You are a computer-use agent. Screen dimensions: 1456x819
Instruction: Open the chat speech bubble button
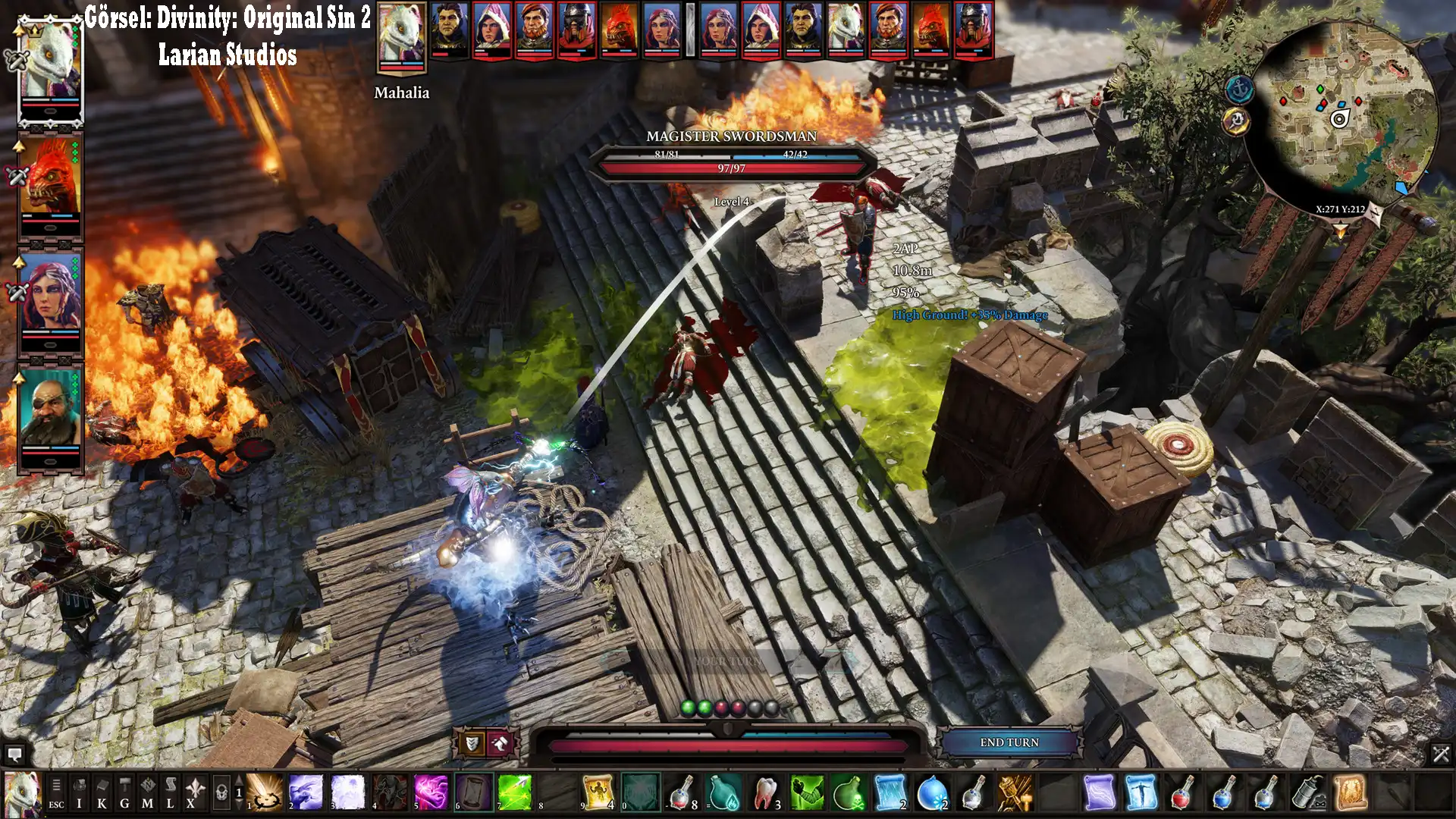click(x=14, y=755)
